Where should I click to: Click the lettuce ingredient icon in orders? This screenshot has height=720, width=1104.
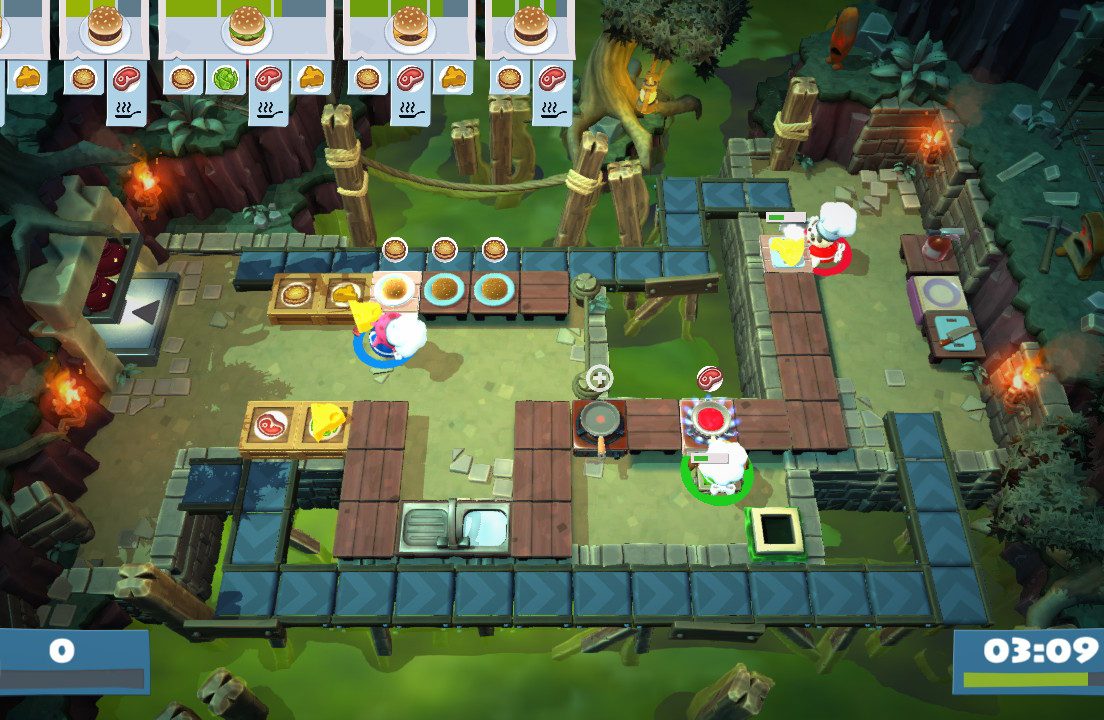coord(224,78)
